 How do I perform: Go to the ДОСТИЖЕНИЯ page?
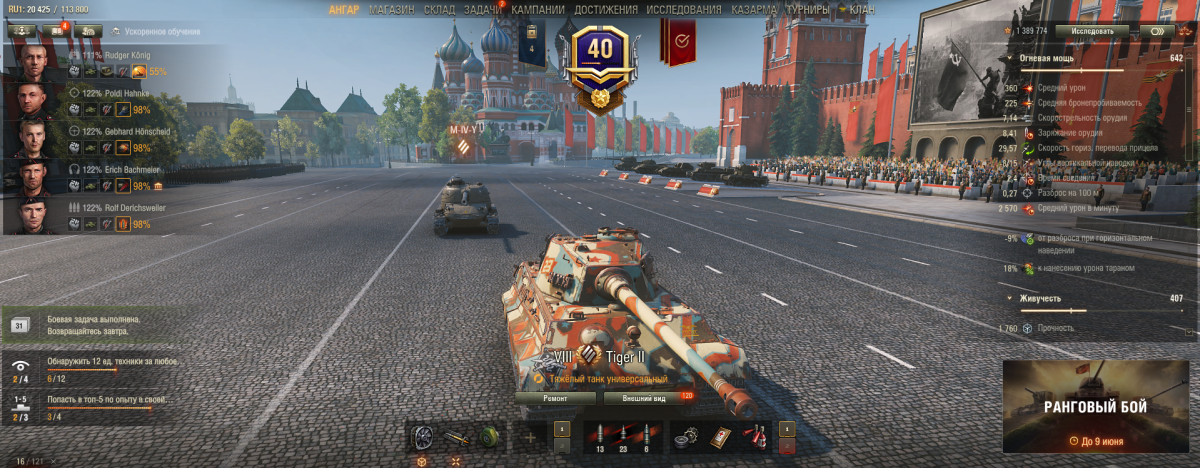(607, 9)
